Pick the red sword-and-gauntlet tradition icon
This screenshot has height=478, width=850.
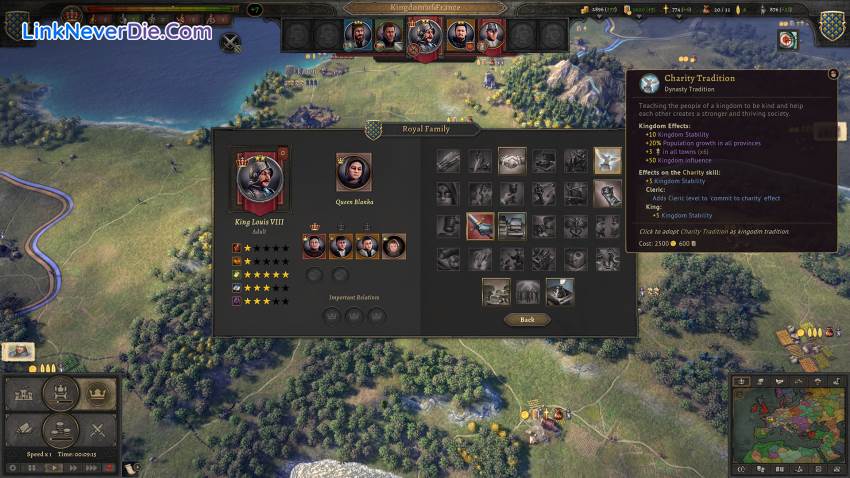click(480, 226)
